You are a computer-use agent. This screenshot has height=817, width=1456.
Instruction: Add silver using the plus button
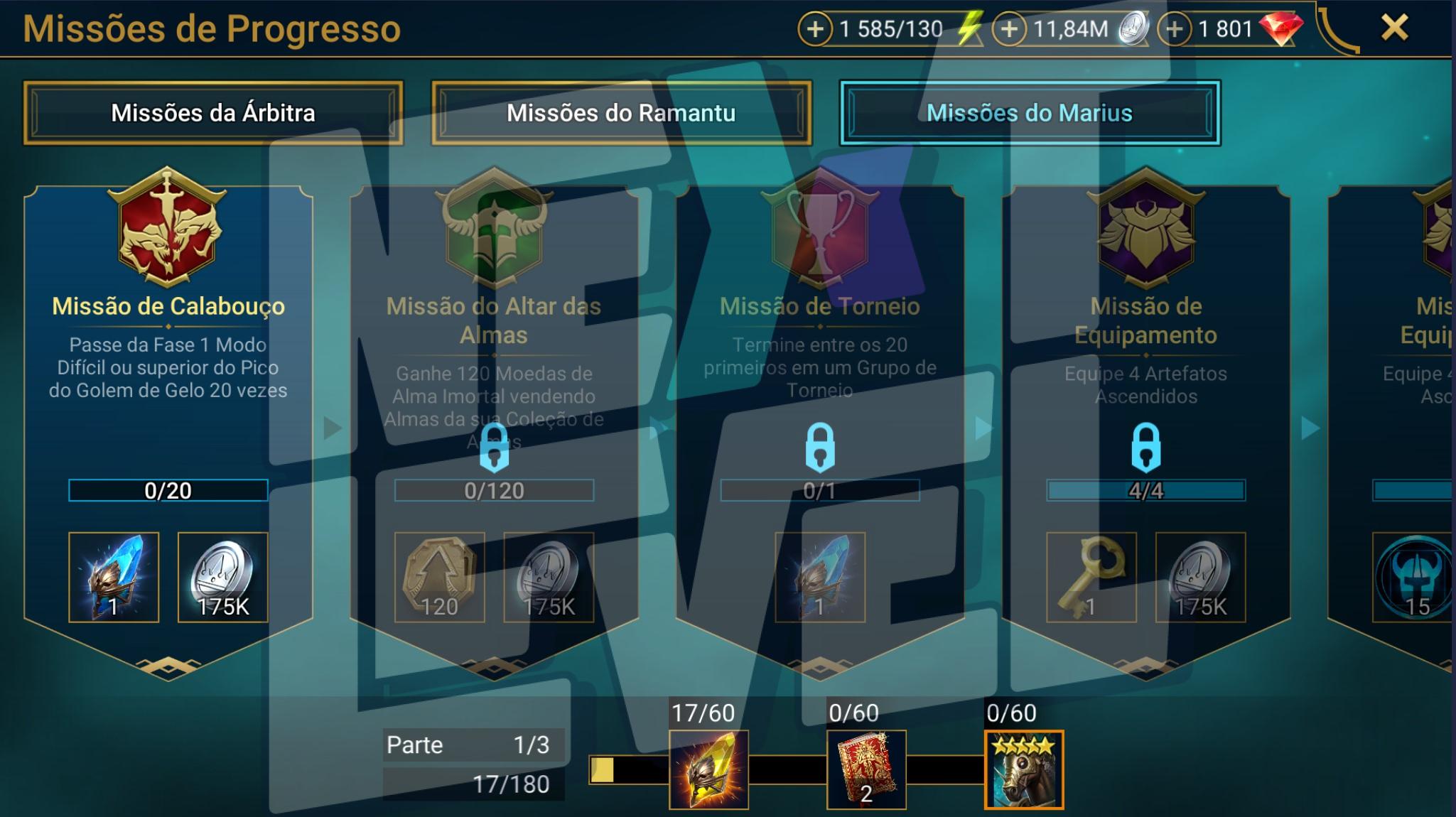tap(1009, 29)
